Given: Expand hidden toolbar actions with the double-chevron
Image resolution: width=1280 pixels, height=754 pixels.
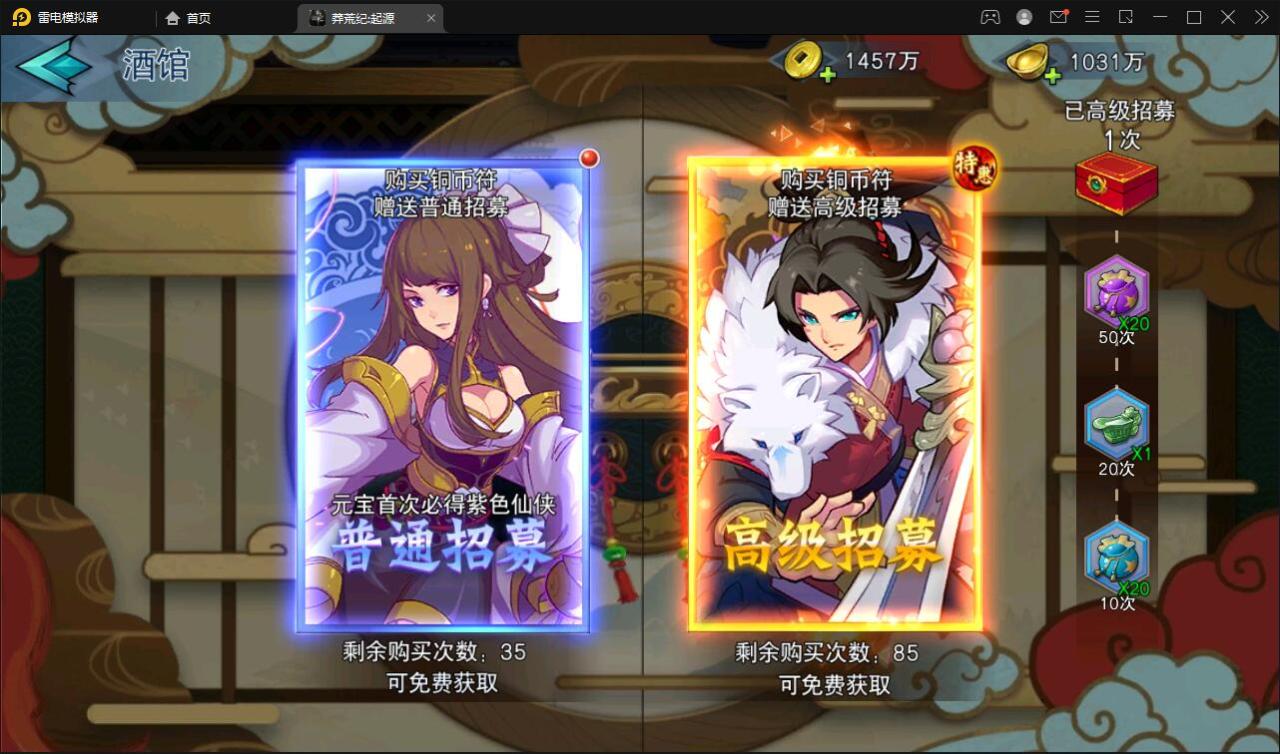Looking at the screenshot, I should 1262,16.
